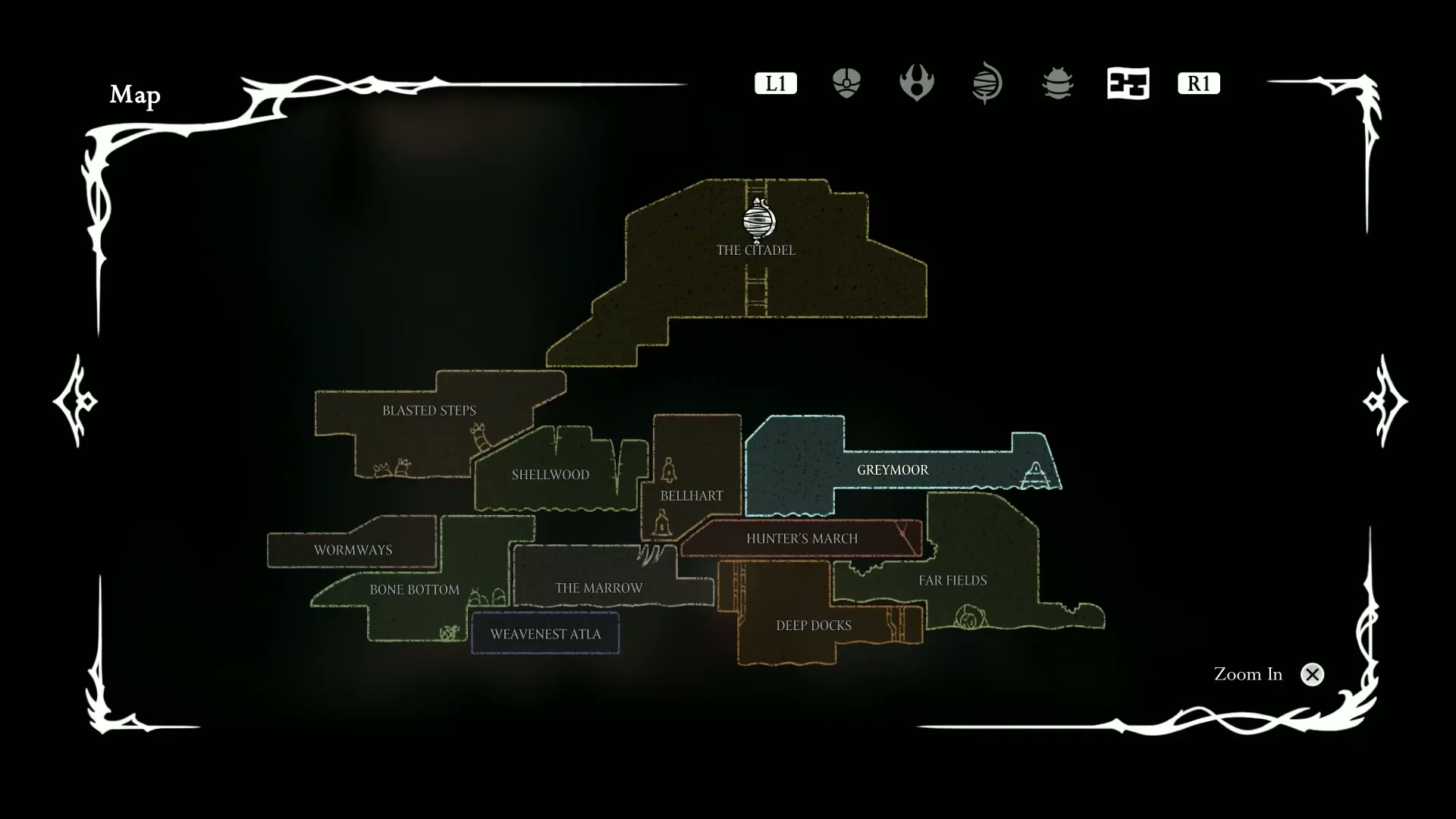Switch to the mask icon tab

[846, 83]
